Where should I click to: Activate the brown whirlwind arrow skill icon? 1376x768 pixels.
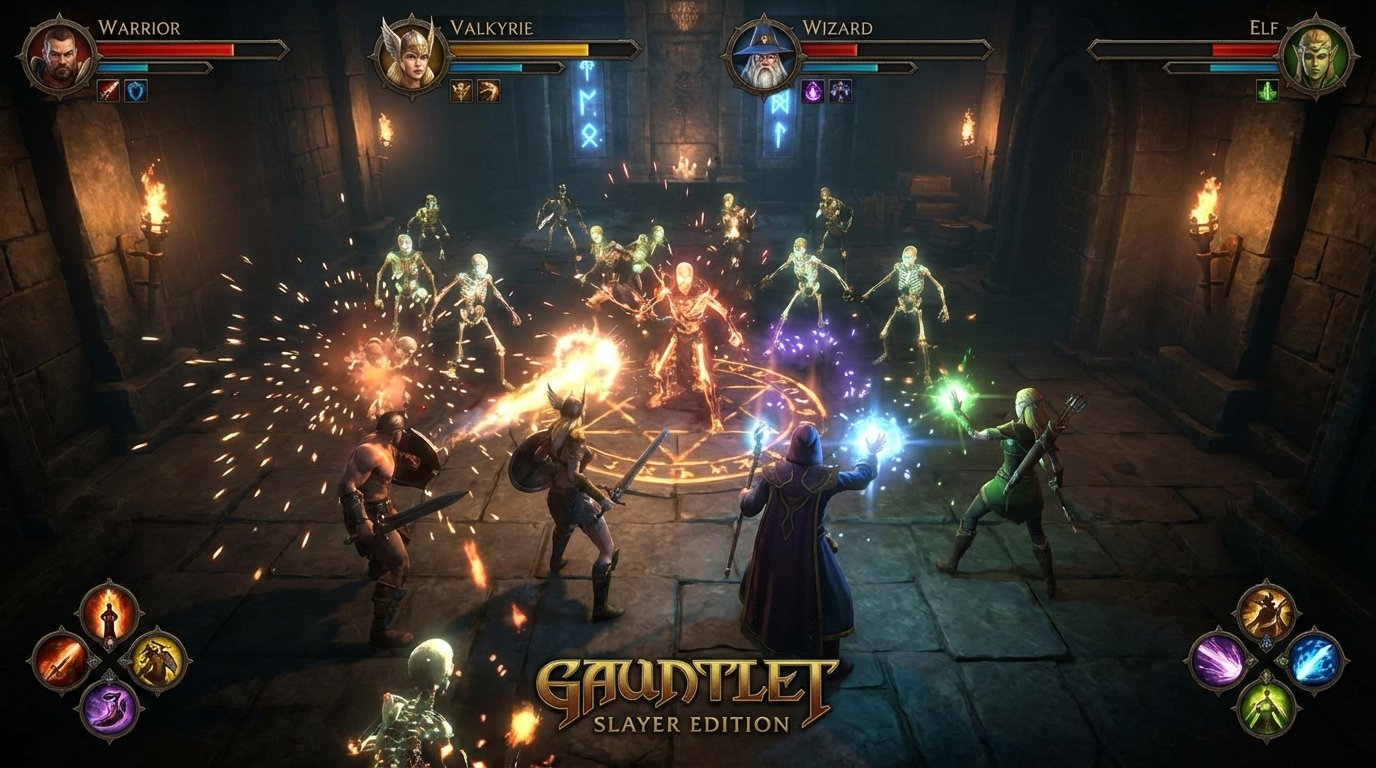point(1266,612)
